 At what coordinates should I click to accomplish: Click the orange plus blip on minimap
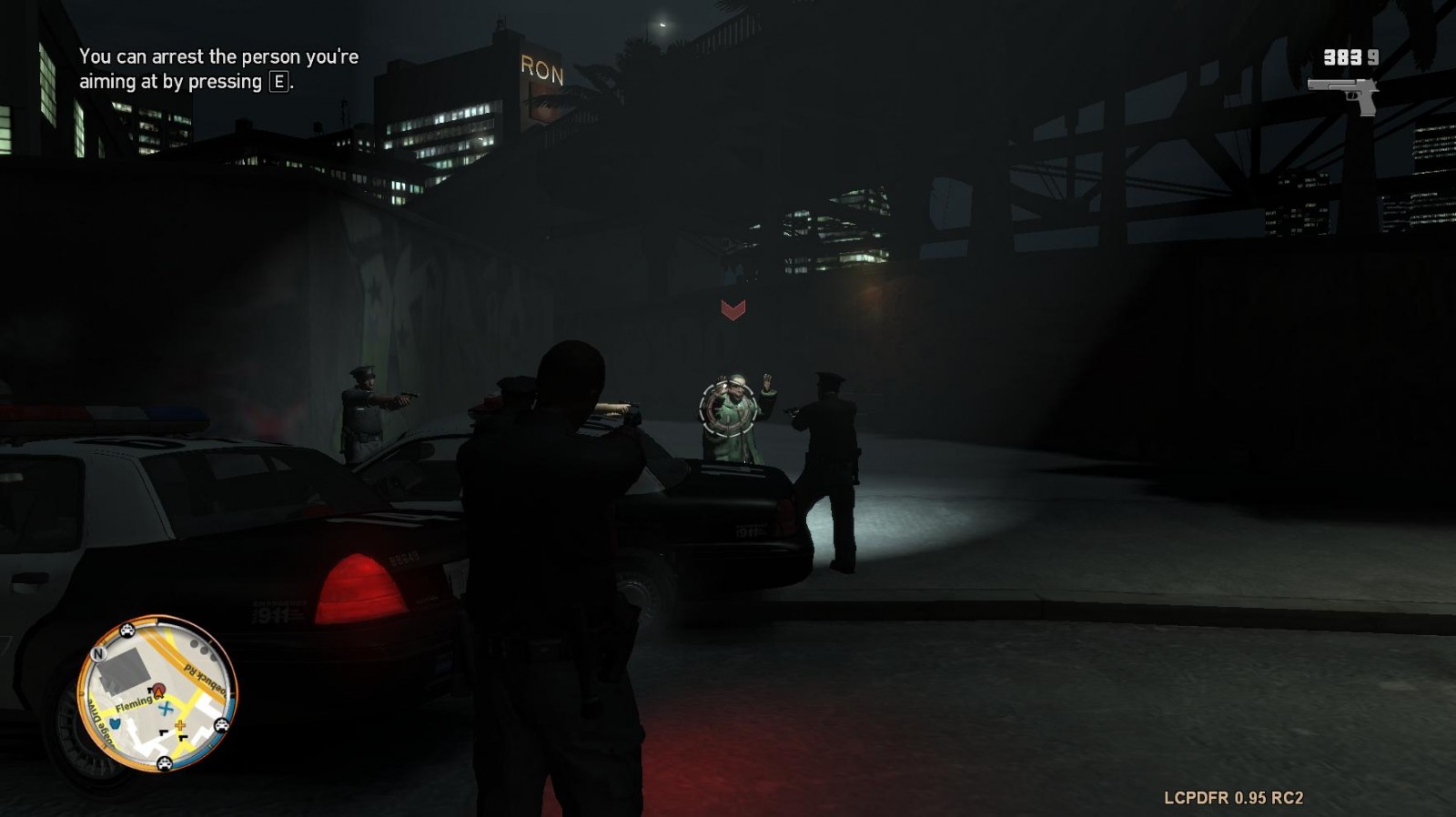[180, 726]
